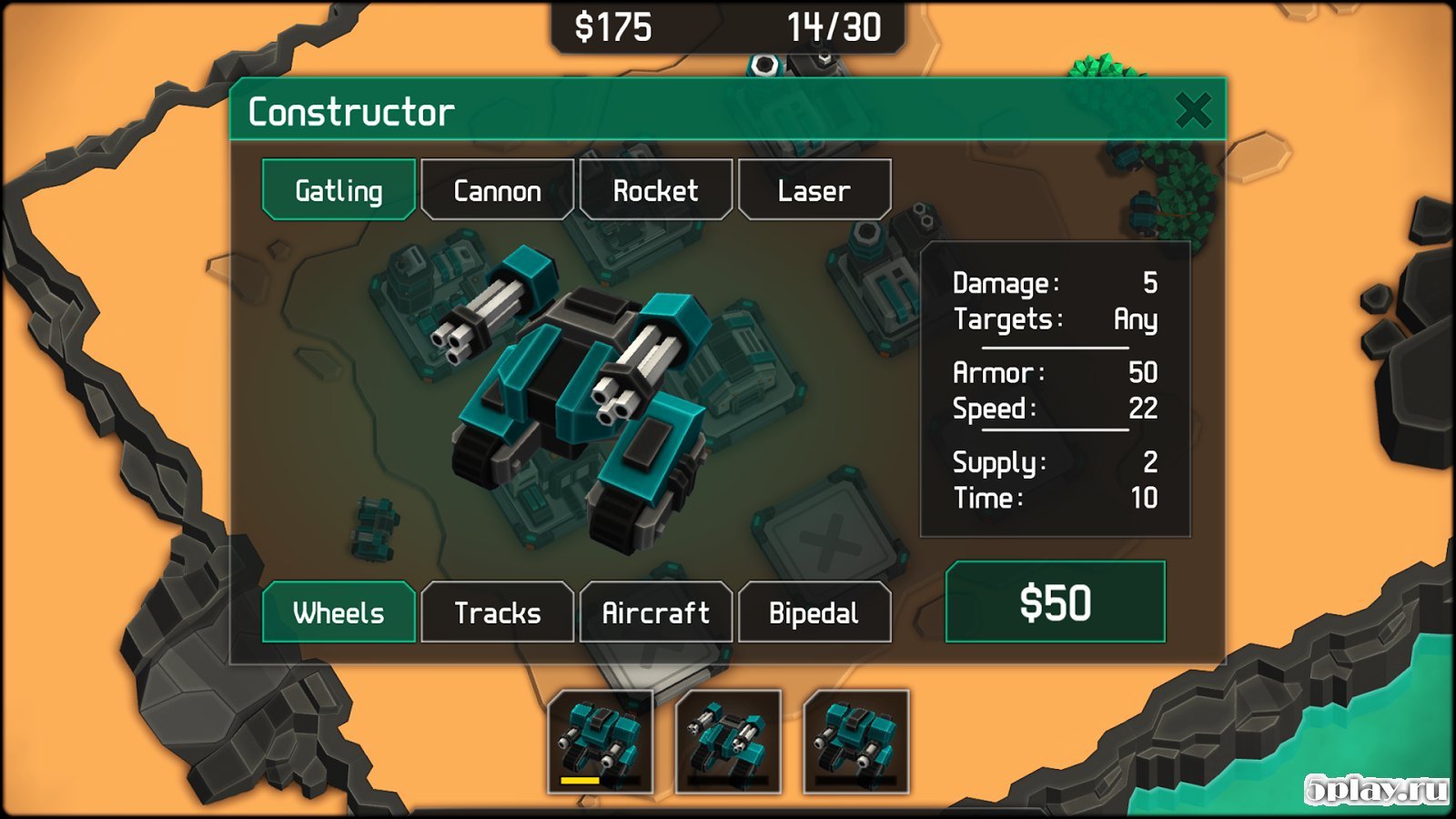Switch to the Aircraft chassis
Viewport: 1456px width, 819px height.
pos(655,612)
